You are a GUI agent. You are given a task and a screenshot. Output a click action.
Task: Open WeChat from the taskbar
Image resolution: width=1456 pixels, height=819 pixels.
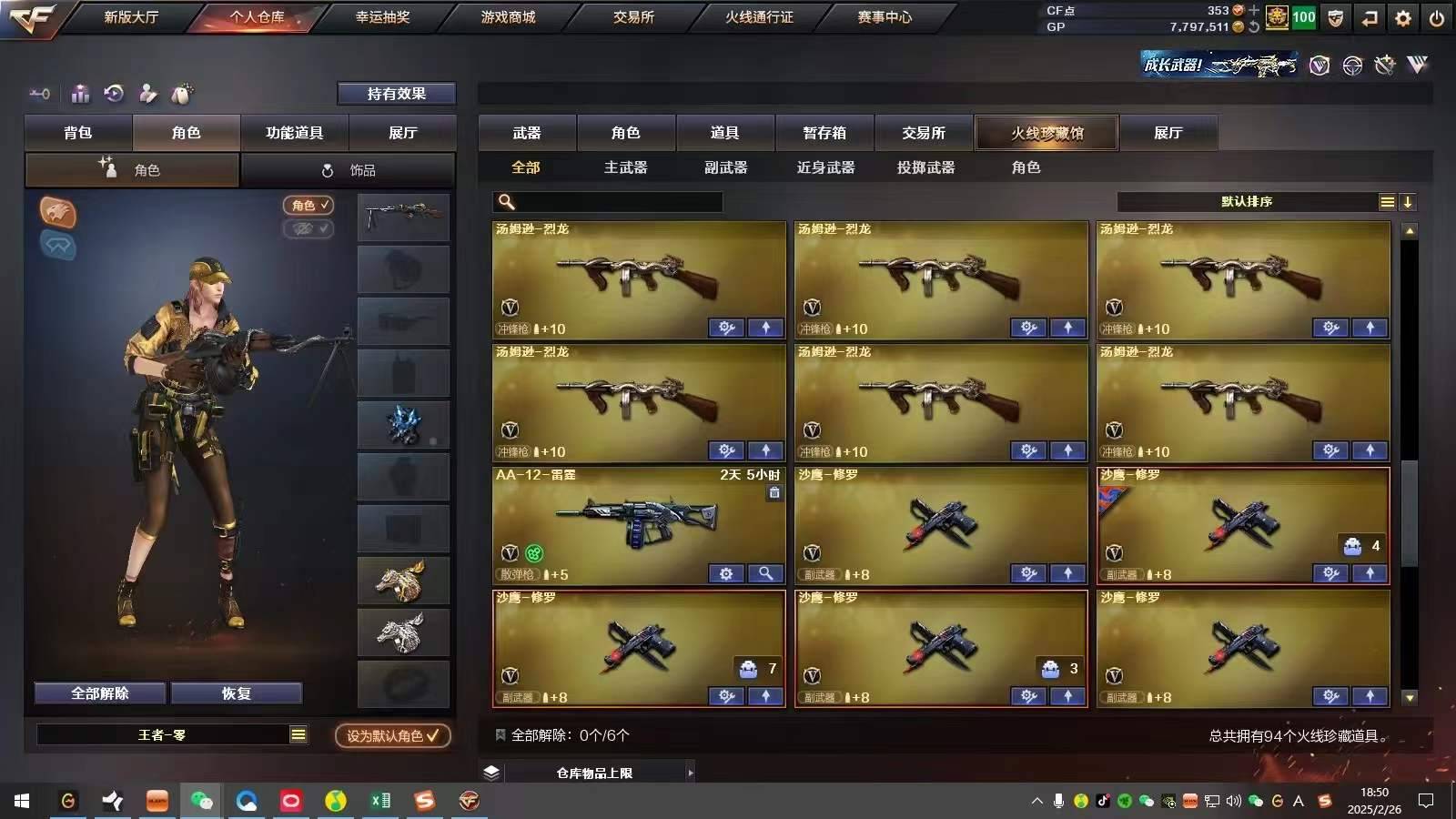(202, 802)
